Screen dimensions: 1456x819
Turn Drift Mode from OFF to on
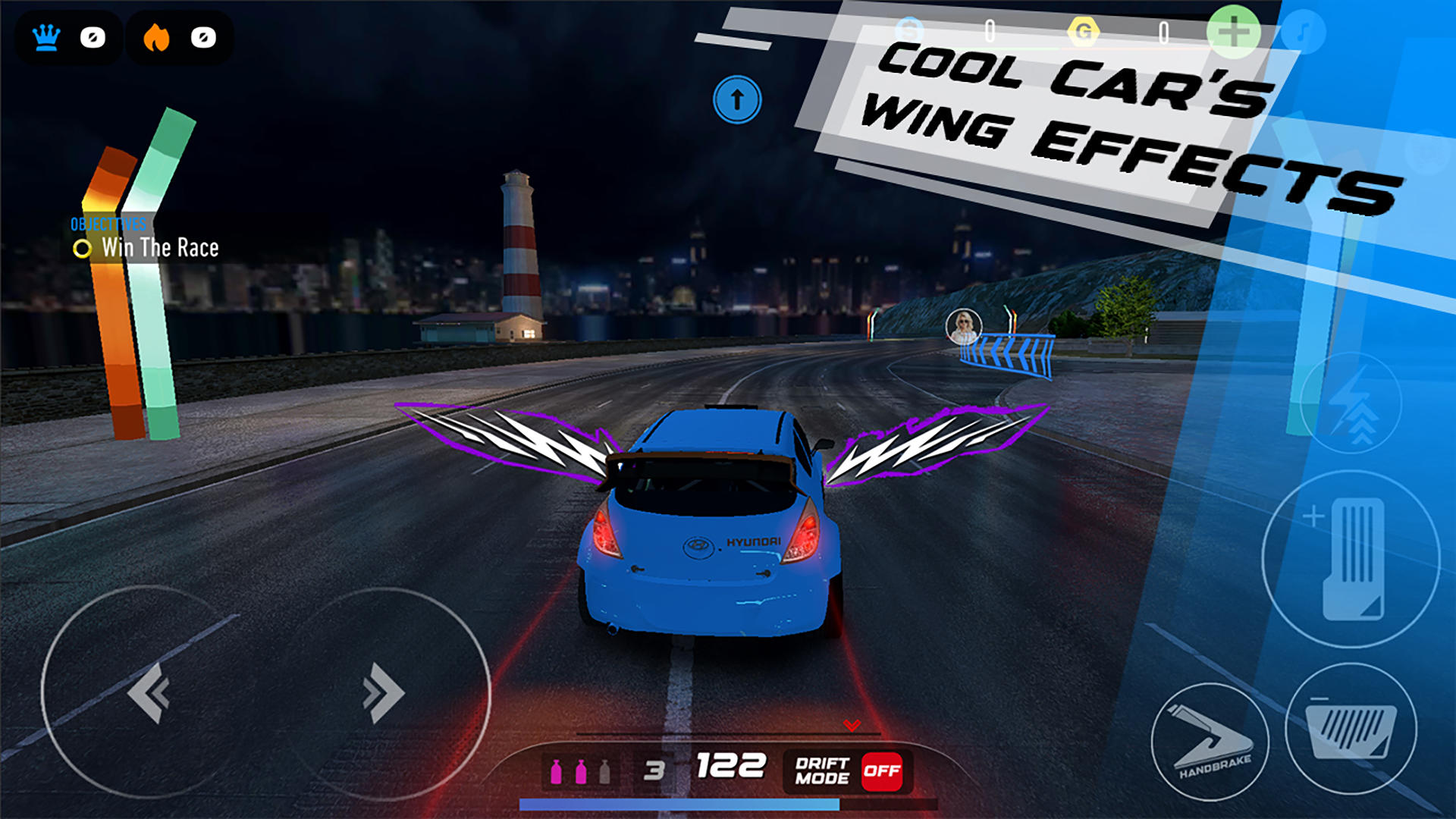click(881, 771)
